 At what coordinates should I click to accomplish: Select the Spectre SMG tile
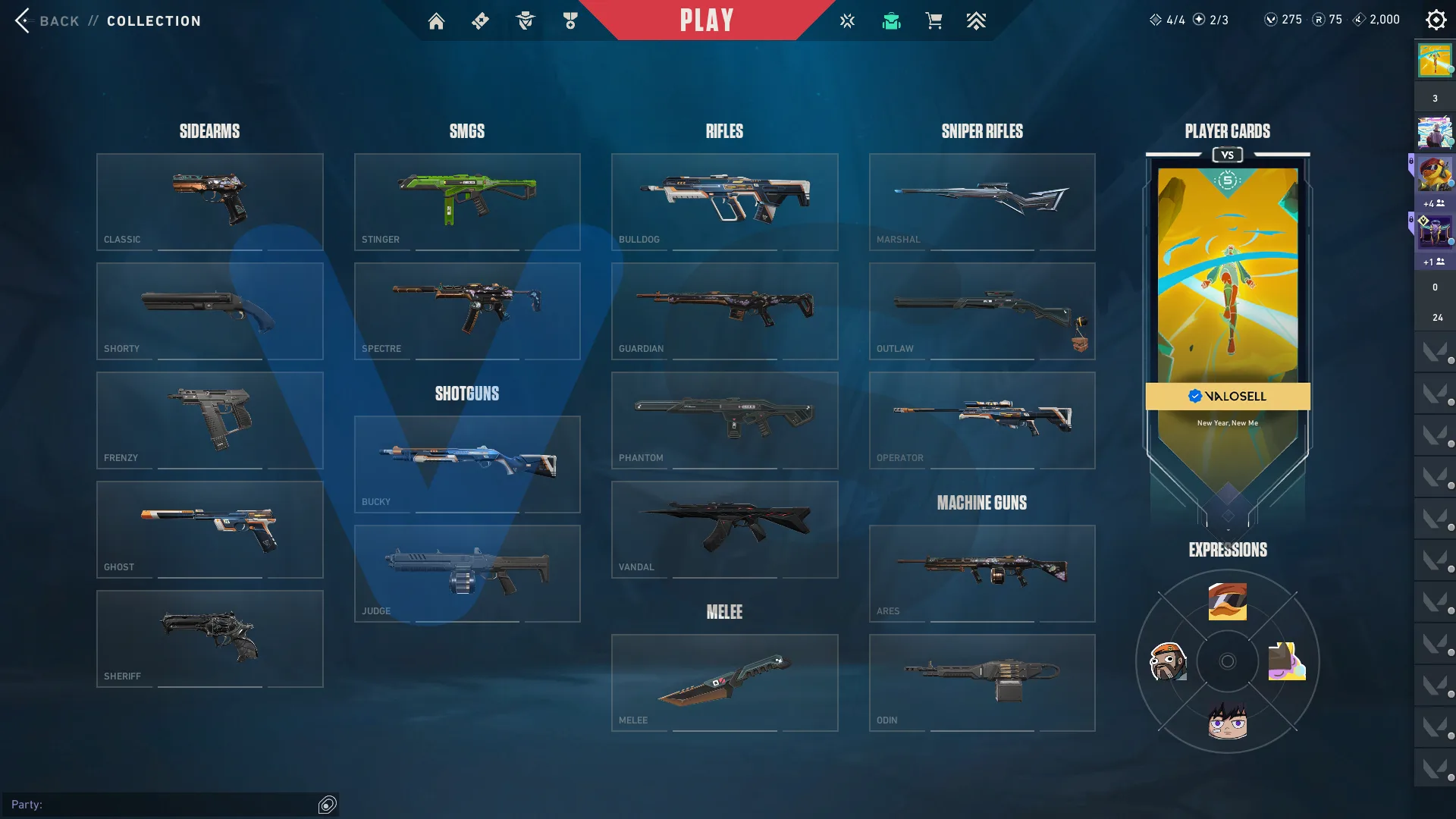click(467, 311)
